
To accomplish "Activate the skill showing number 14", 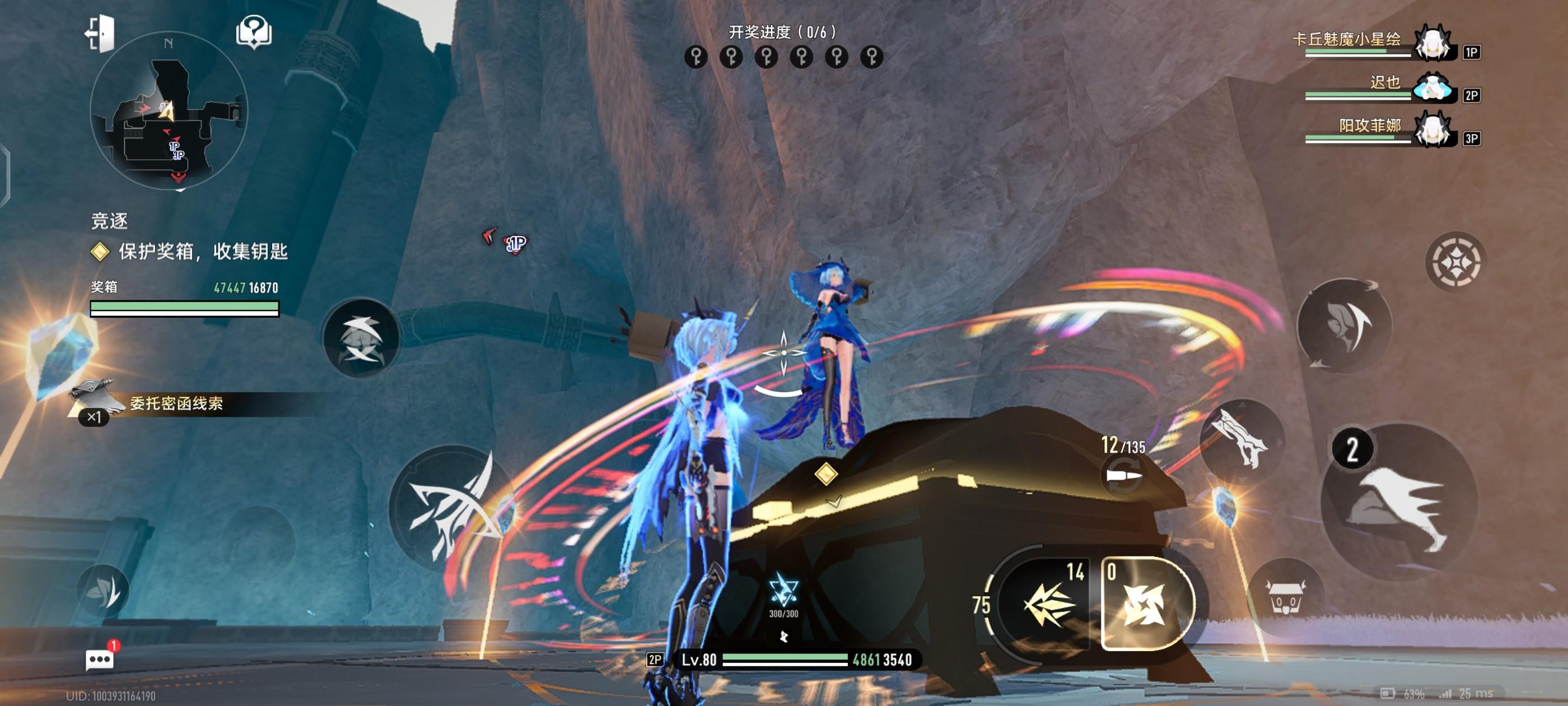I will click(1048, 603).
